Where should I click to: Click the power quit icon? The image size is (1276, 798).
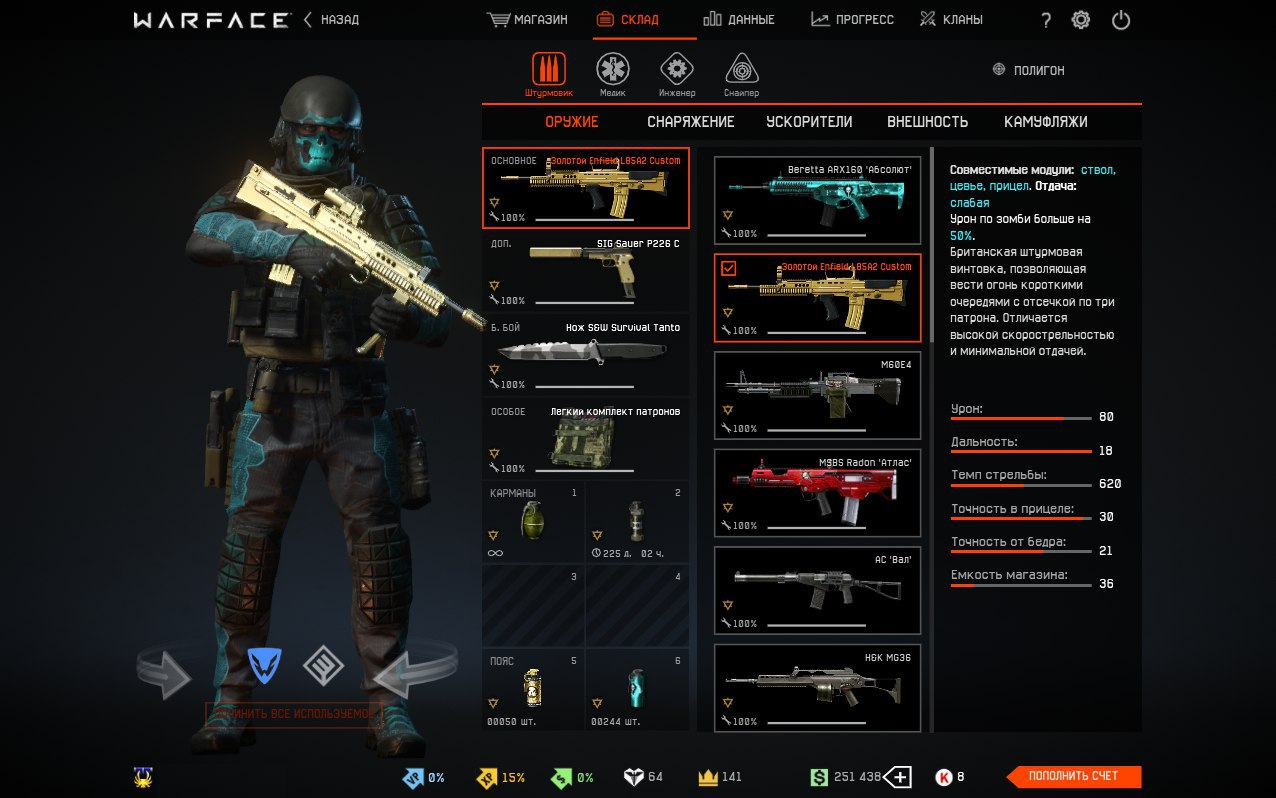click(1121, 20)
